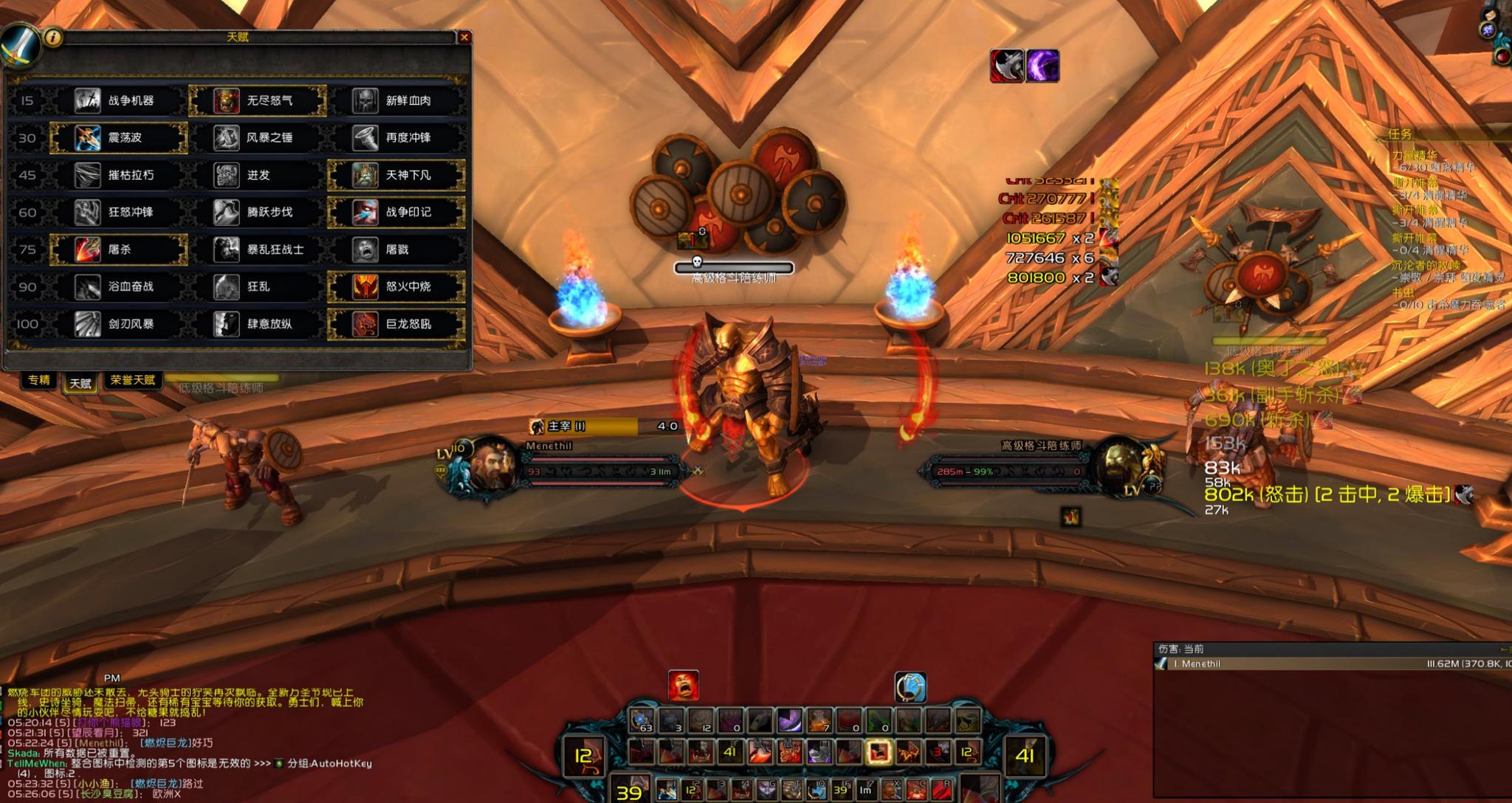Choose the 浴血奋战 talent

(119, 286)
